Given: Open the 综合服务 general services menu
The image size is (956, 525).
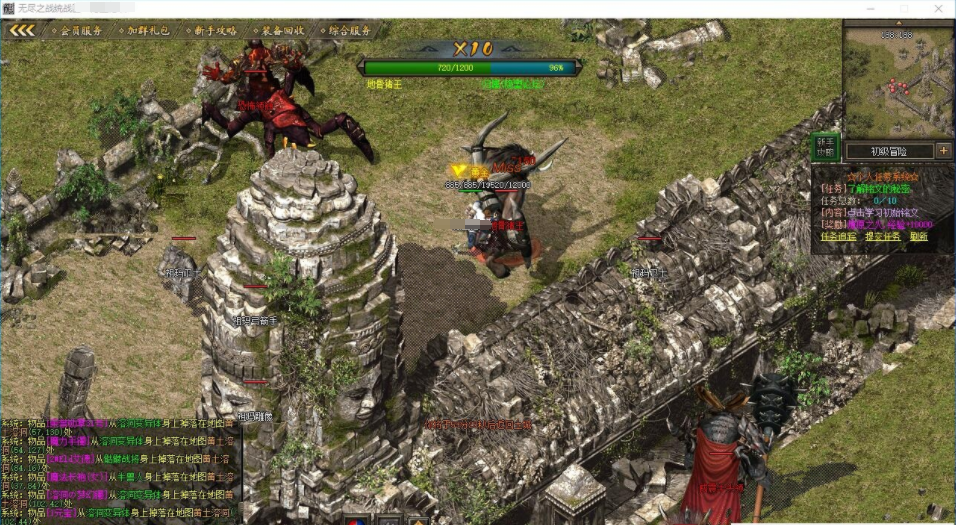Looking at the screenshot, I should [347, 30].
